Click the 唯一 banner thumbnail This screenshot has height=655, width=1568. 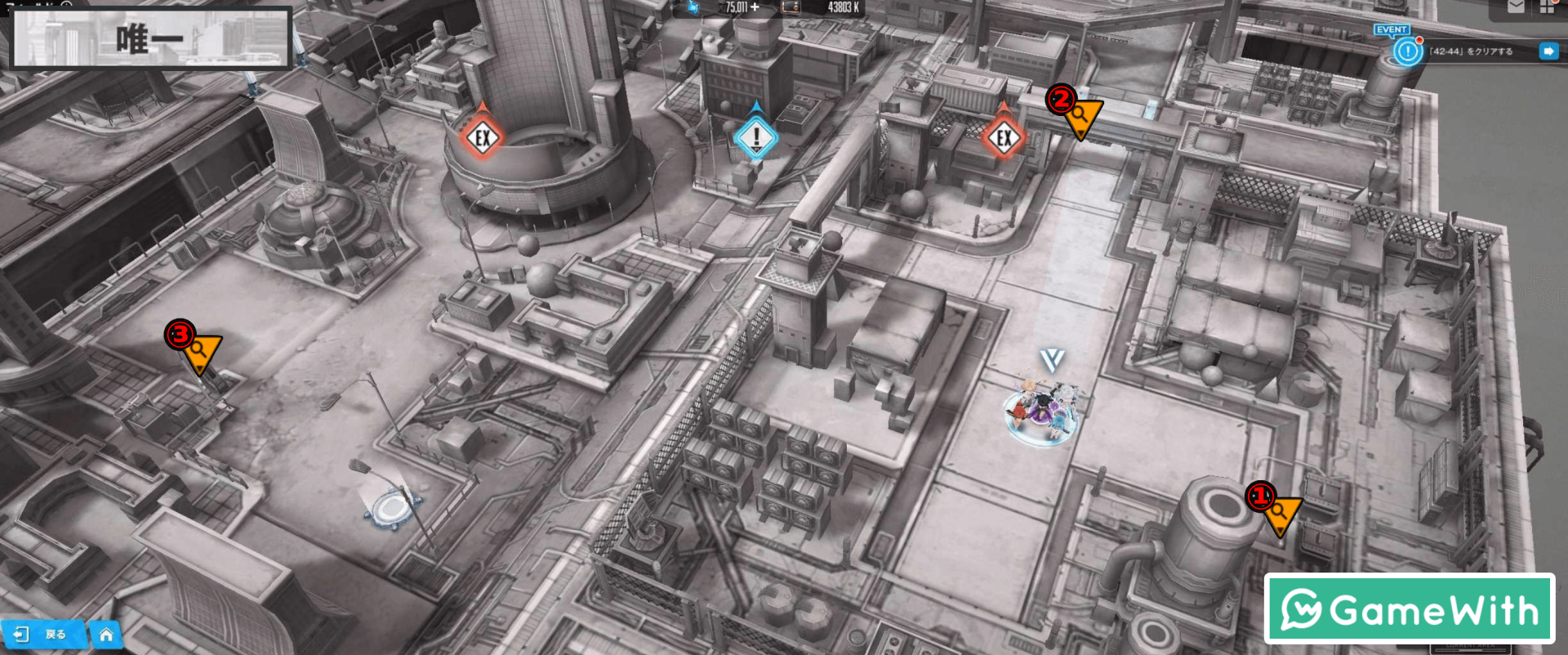150,38
